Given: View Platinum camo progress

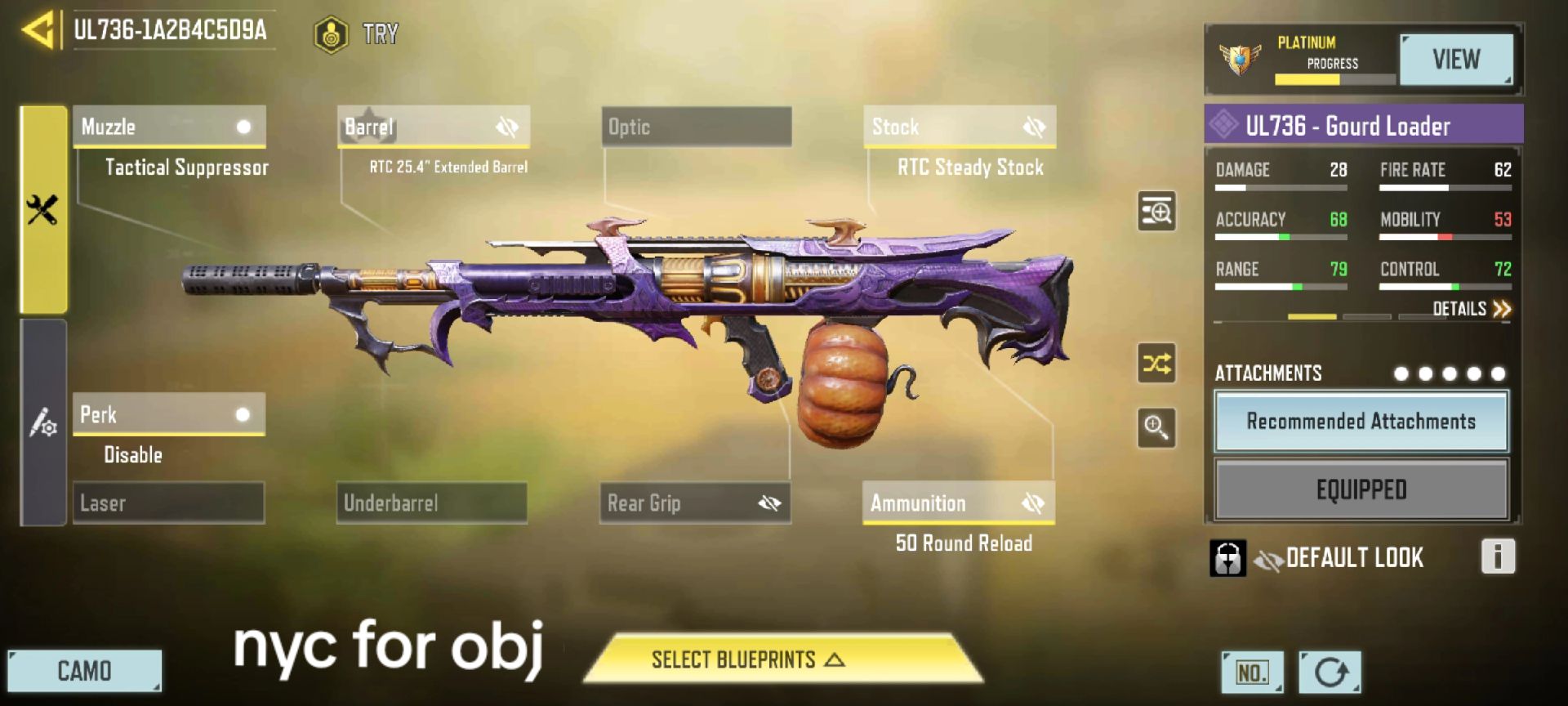Looking at the screenshot, I should tap(1455, 60).
